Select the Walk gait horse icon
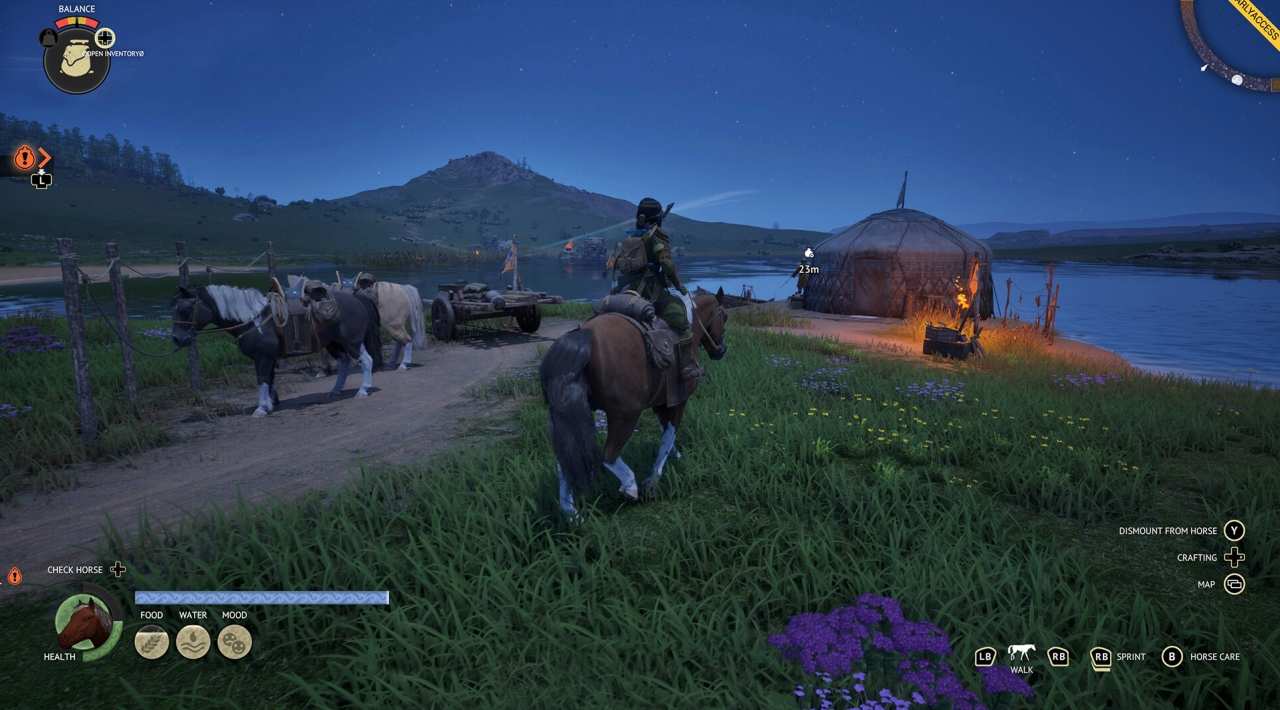The image size is (1280, 710). (x=1021, y=653)
